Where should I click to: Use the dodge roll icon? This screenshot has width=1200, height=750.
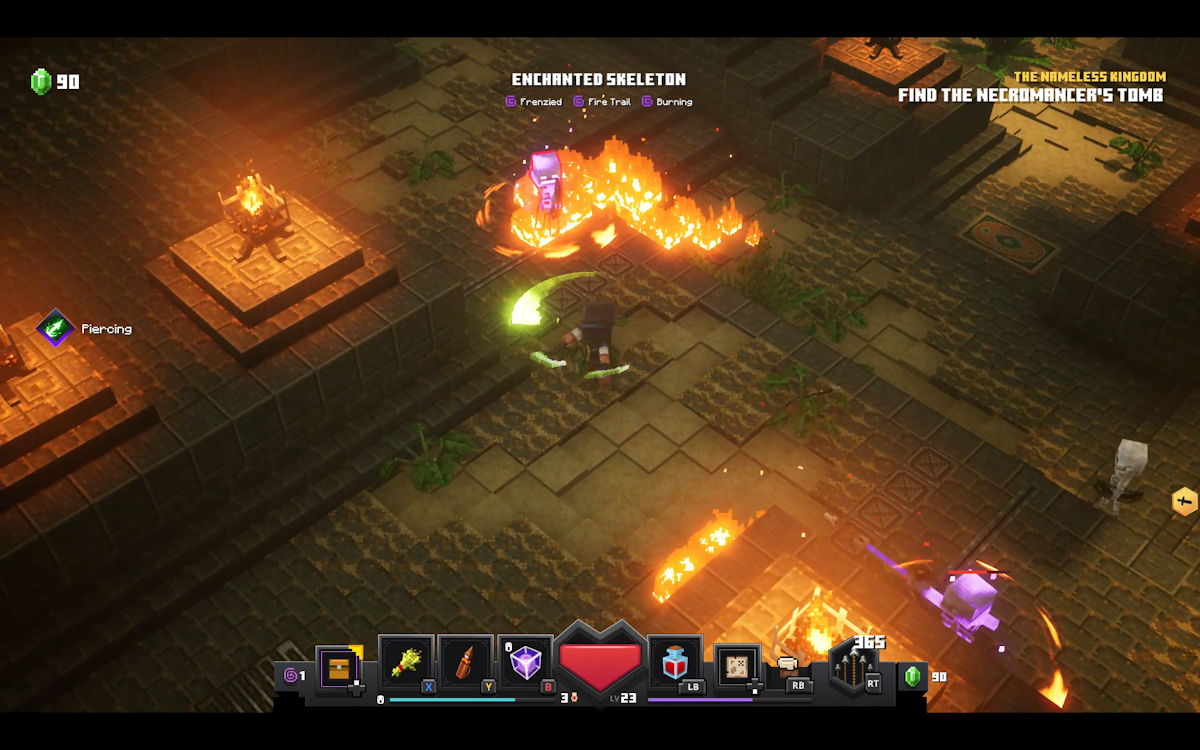tap(790, 666)
